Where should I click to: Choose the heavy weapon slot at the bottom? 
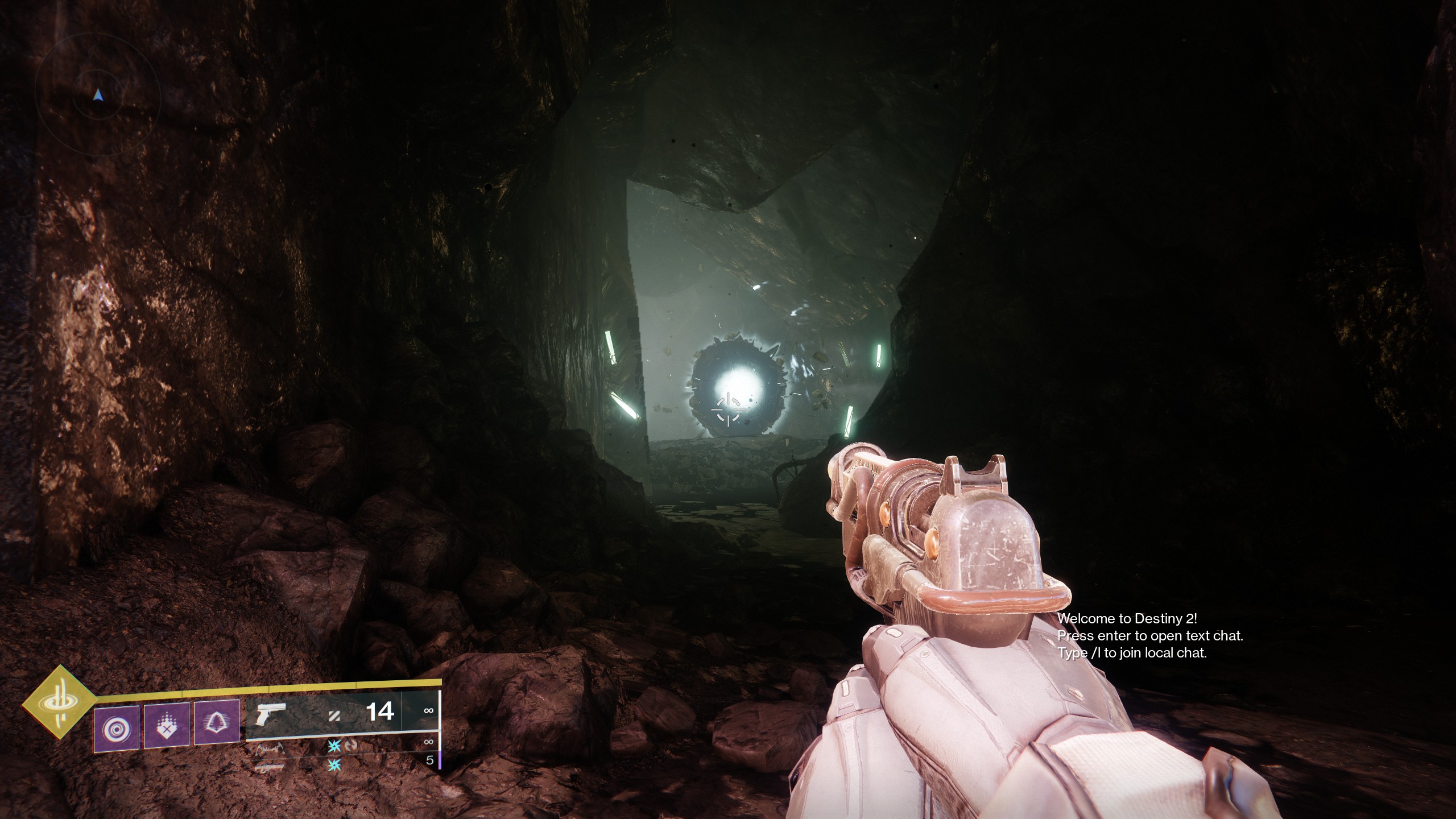pyautogui.click(x=269, y=768)
